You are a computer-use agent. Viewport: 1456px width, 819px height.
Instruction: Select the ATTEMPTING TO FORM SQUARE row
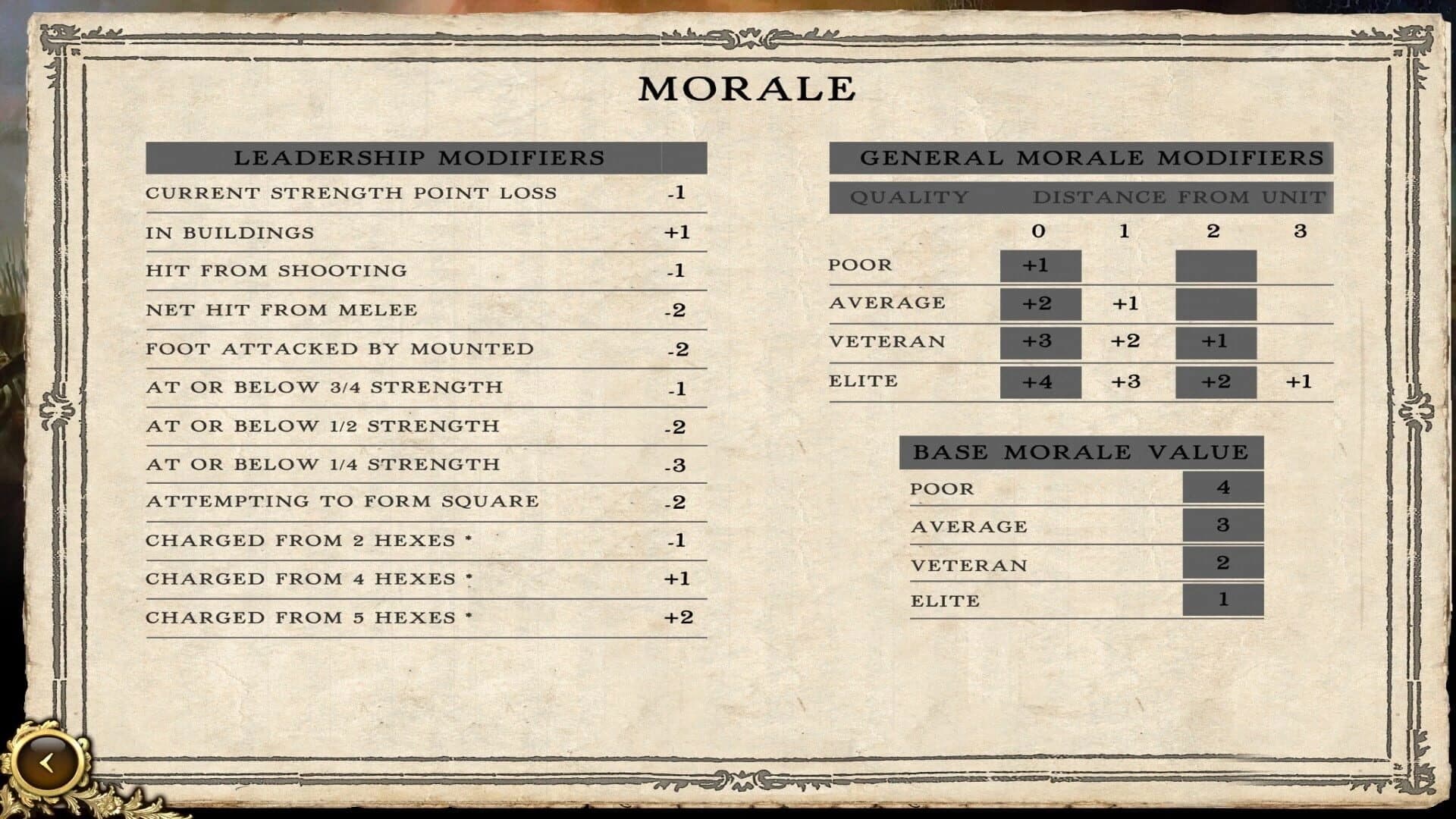[x=345, y=501]
